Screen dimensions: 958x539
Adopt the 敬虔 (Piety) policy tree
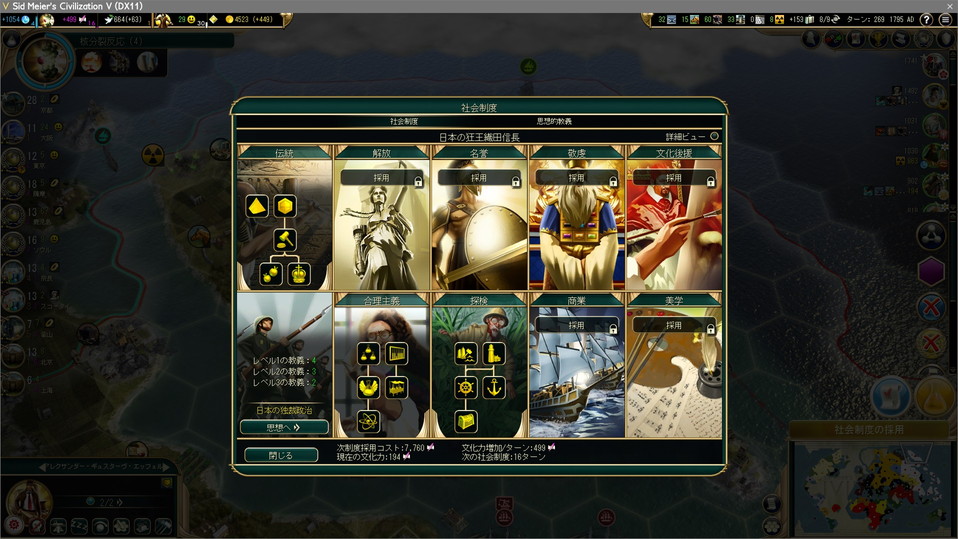coord(577,178)
